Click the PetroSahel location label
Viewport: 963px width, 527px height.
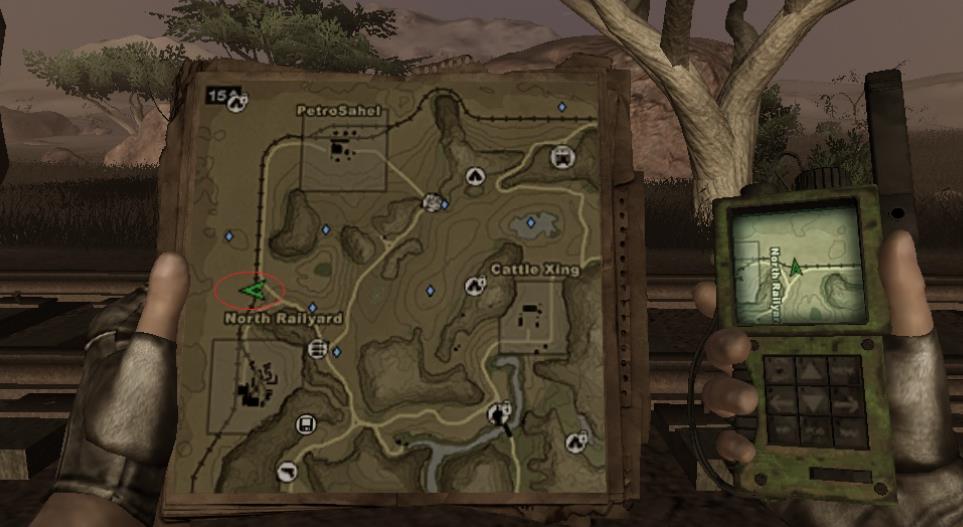tap(340, 111)
